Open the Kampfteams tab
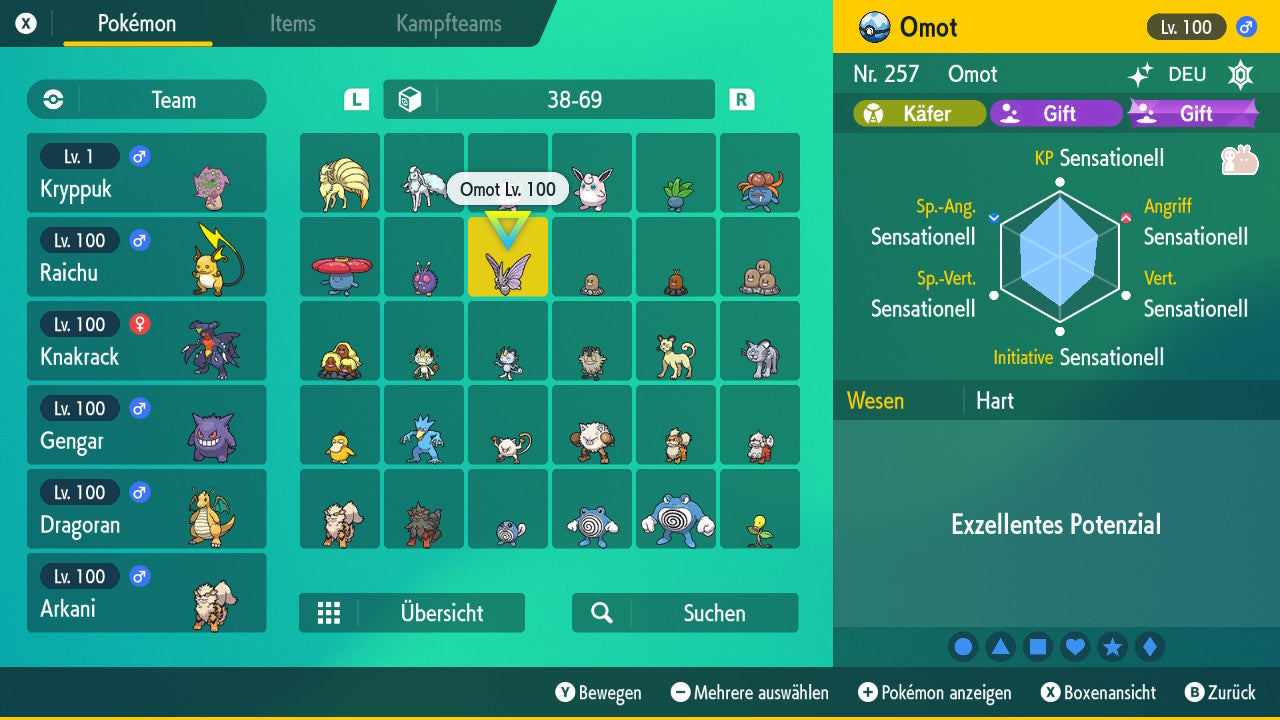Image resolution: width=1280 pixels, height=720 pixels. 447,24
